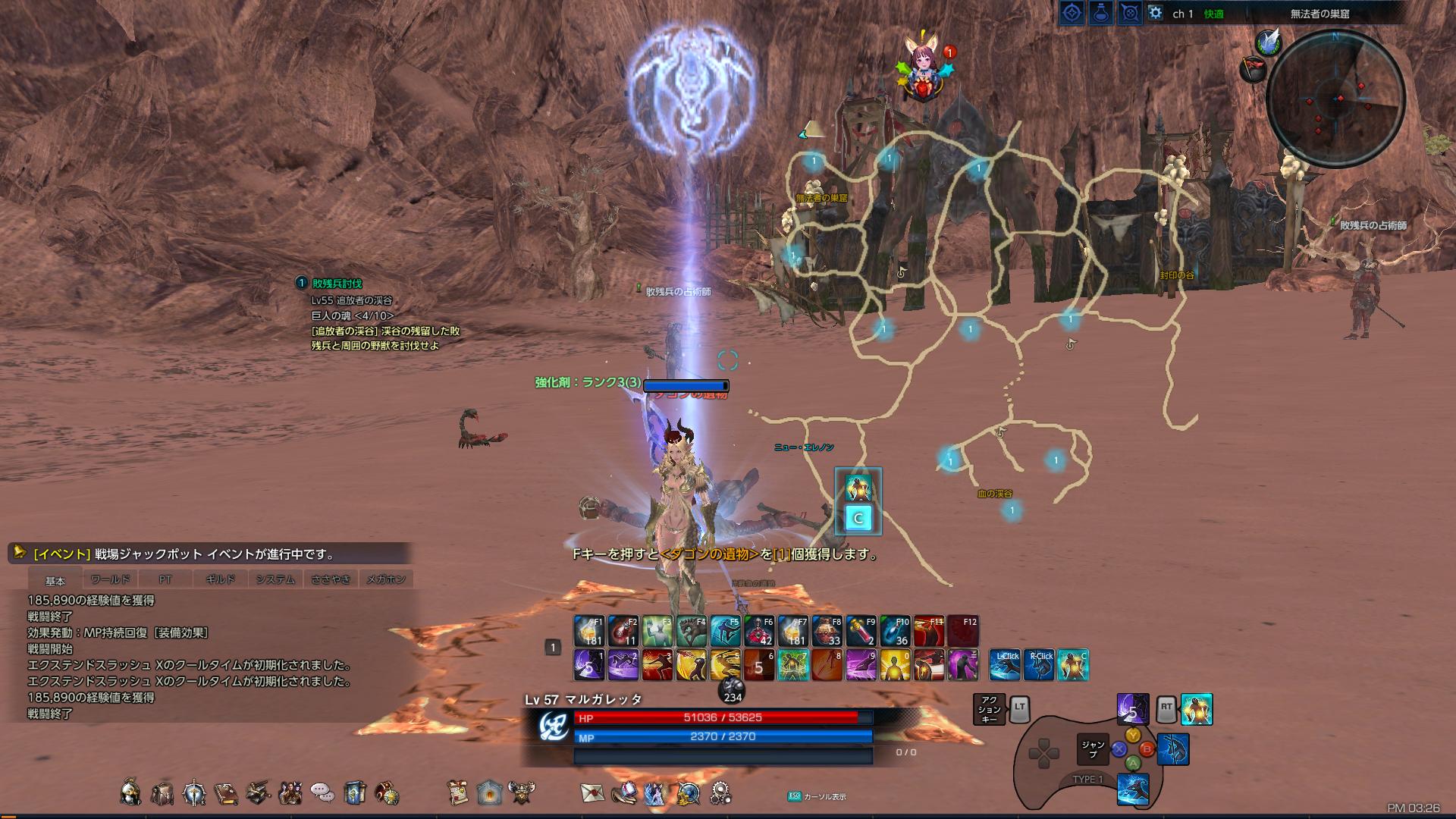Open the mail envelope icon
Screen dimensions: 1456x819
pyautogui.click(x=591, y=792)
